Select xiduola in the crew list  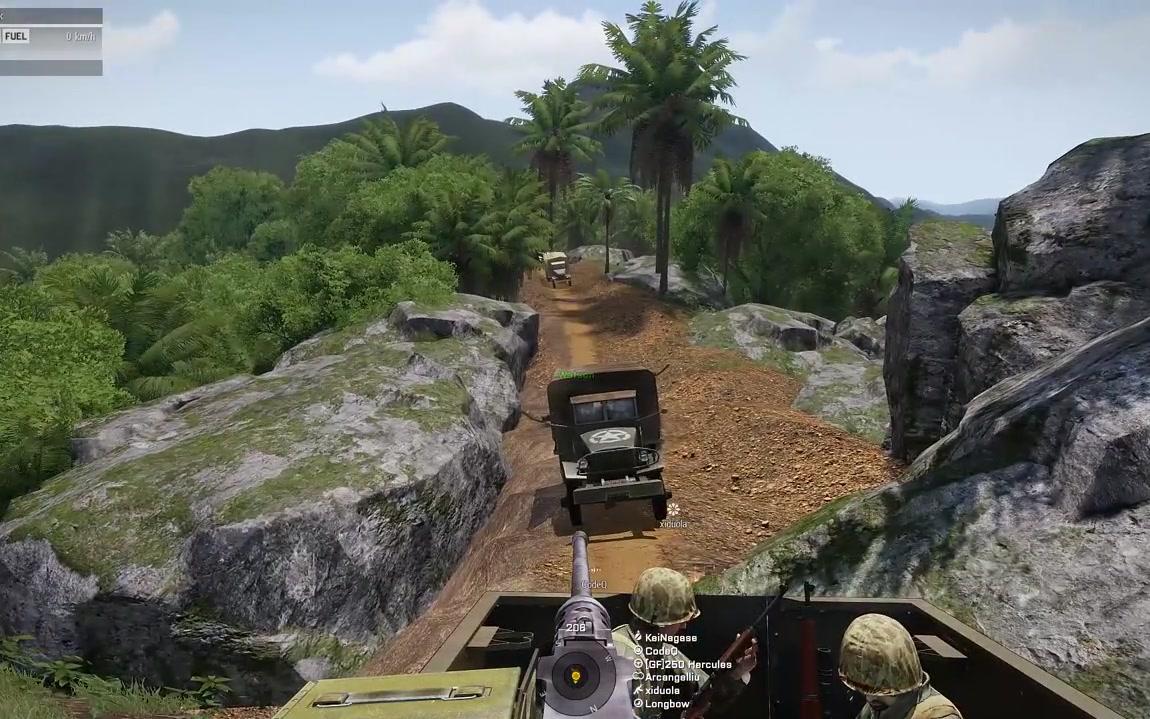tap(662, 690)
